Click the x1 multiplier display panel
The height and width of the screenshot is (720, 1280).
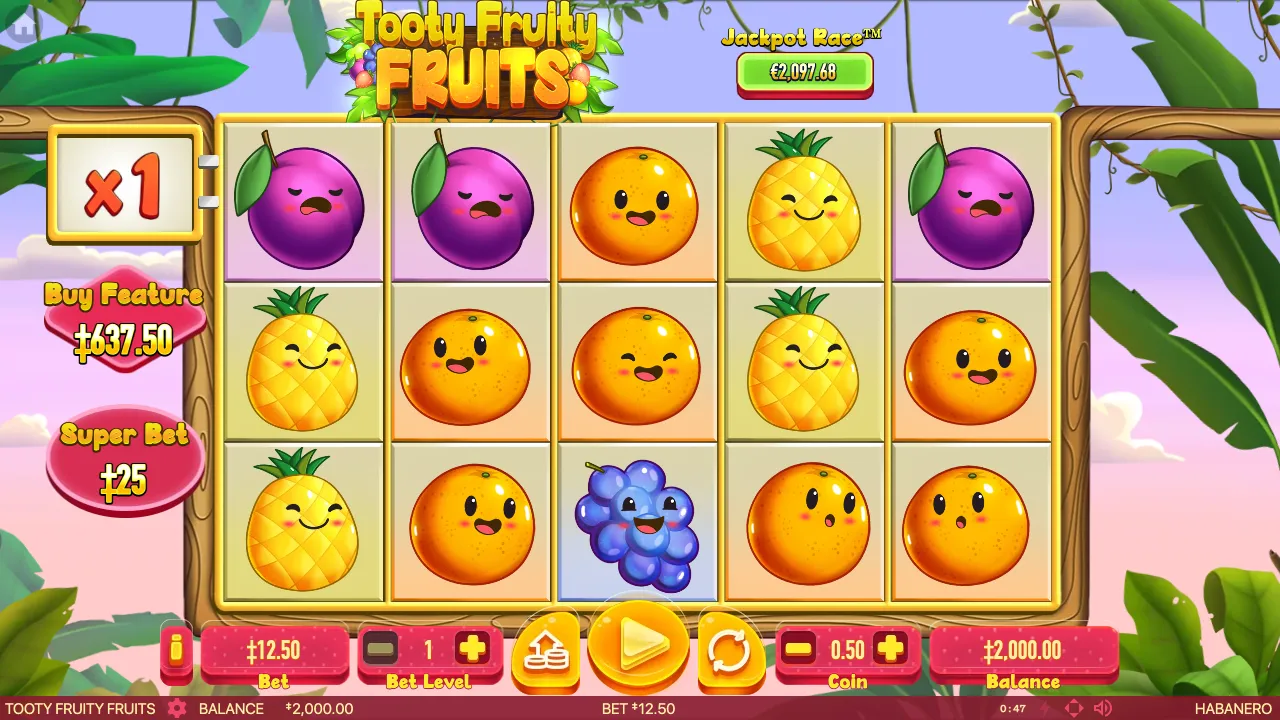click(122, 185)
